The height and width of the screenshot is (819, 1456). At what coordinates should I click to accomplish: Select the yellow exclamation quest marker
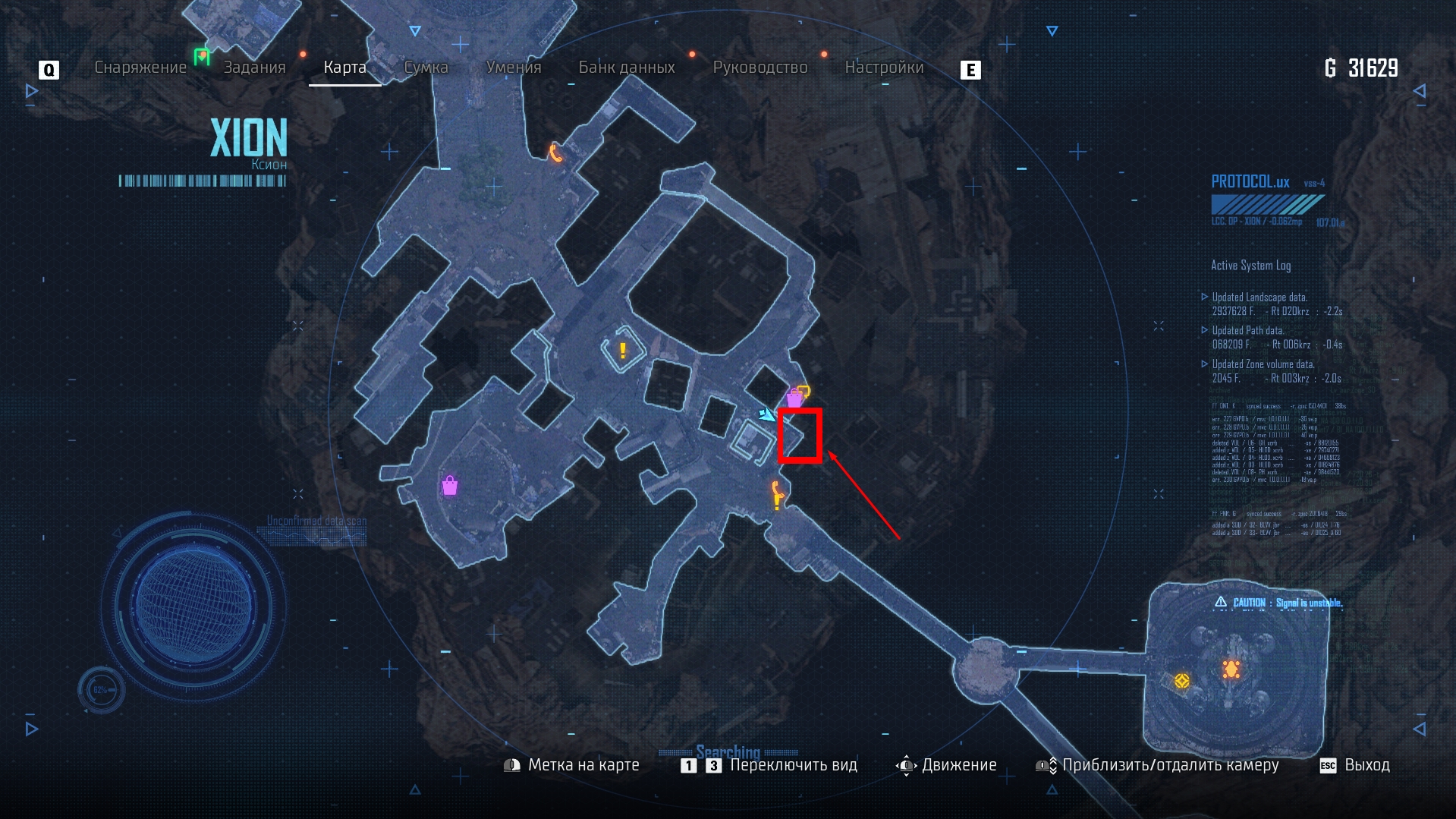[x=623, y=351]
